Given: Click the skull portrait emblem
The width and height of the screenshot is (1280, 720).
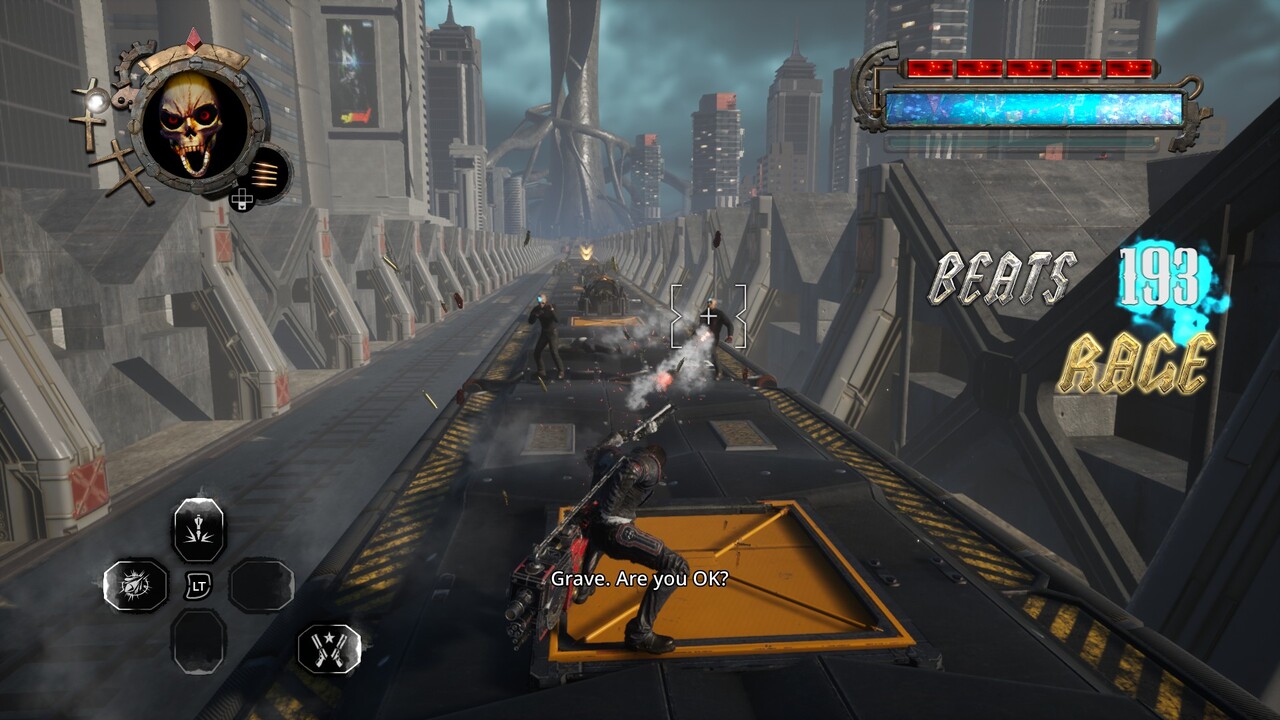Looking at the screenshot, I should (x=194, y=125).
